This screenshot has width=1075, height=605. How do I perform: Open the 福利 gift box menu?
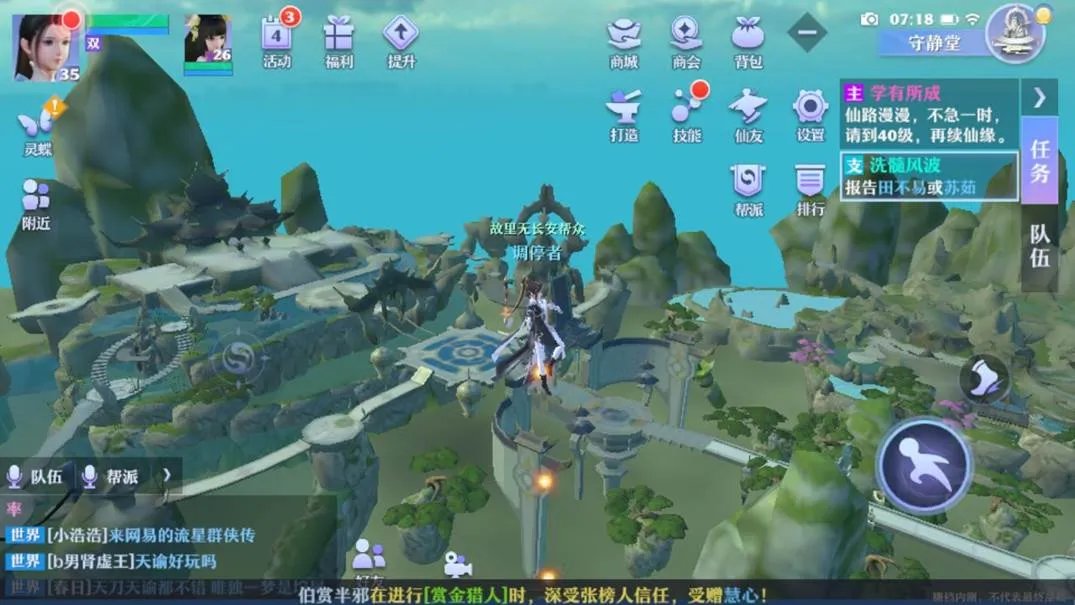pos(339,38)
